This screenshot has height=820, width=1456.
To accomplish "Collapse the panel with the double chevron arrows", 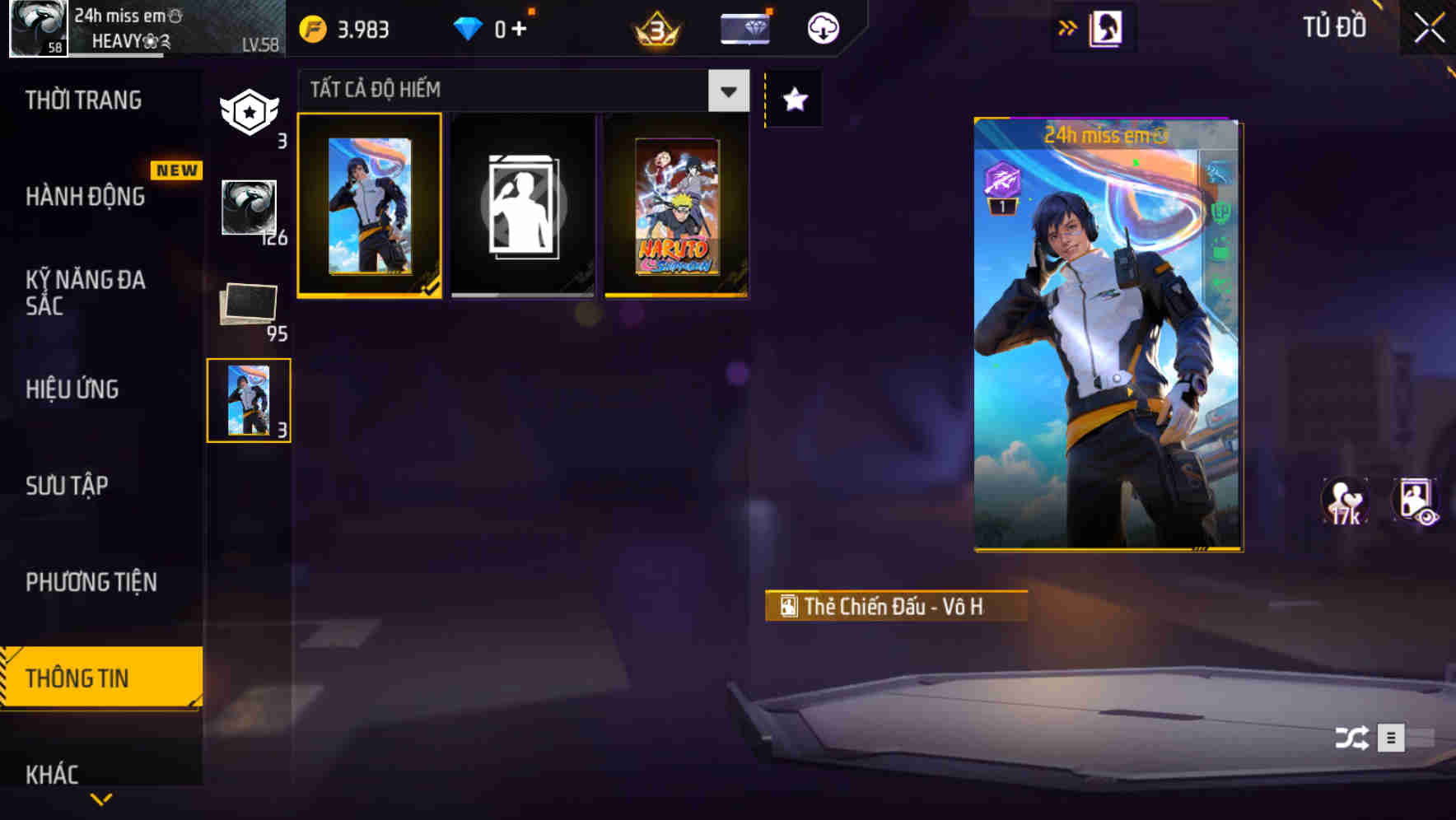I will point(1069,26).
